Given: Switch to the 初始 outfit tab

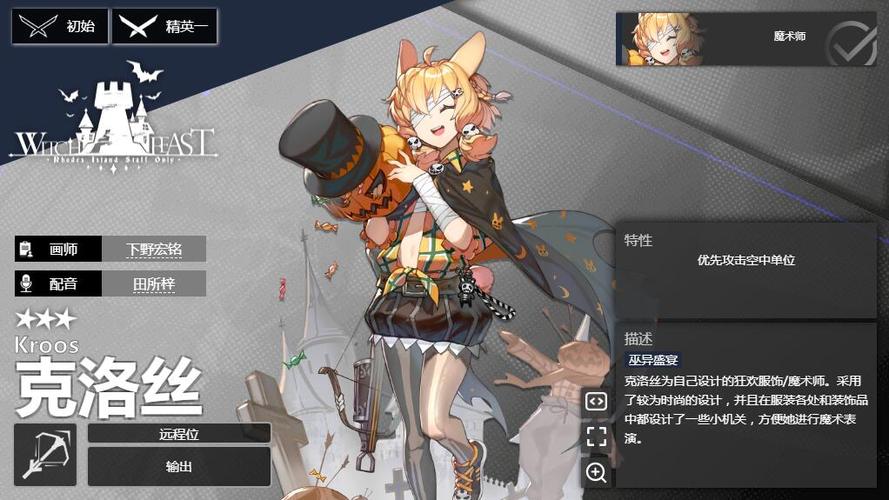Looking at the screenshot, I should point(59,27).
